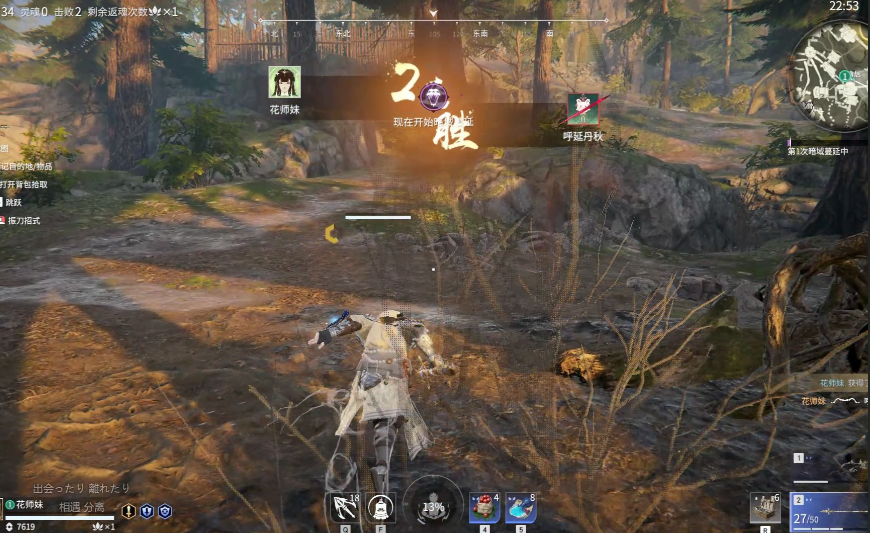The height and width of the screenshot is (533, 870).
Task: Use the blue potion consumable slot
Action: pyautogui.click(x=520, y=508)
